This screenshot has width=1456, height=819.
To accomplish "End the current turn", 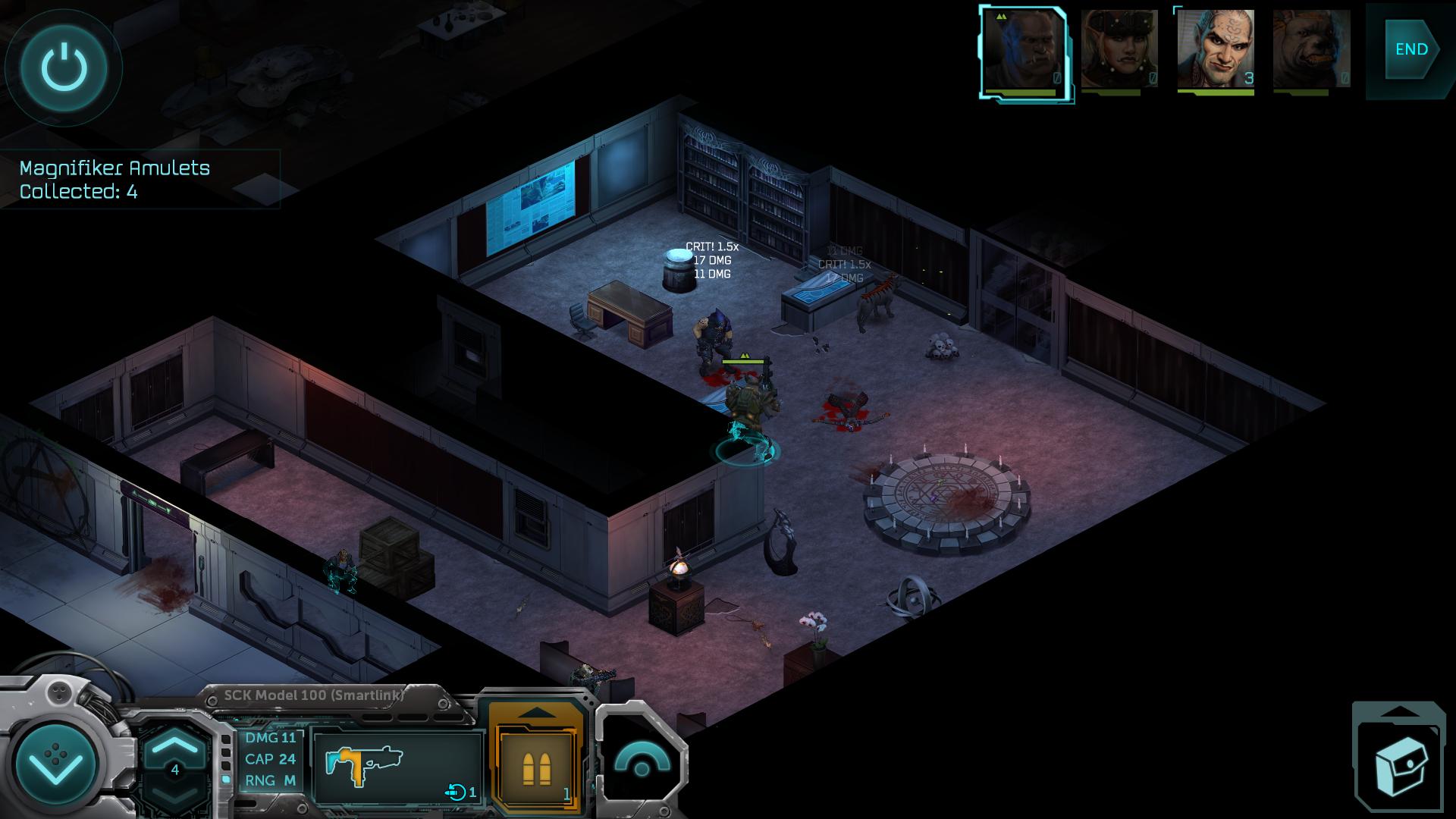I will pyautogui.click(x=1411, y=49).
